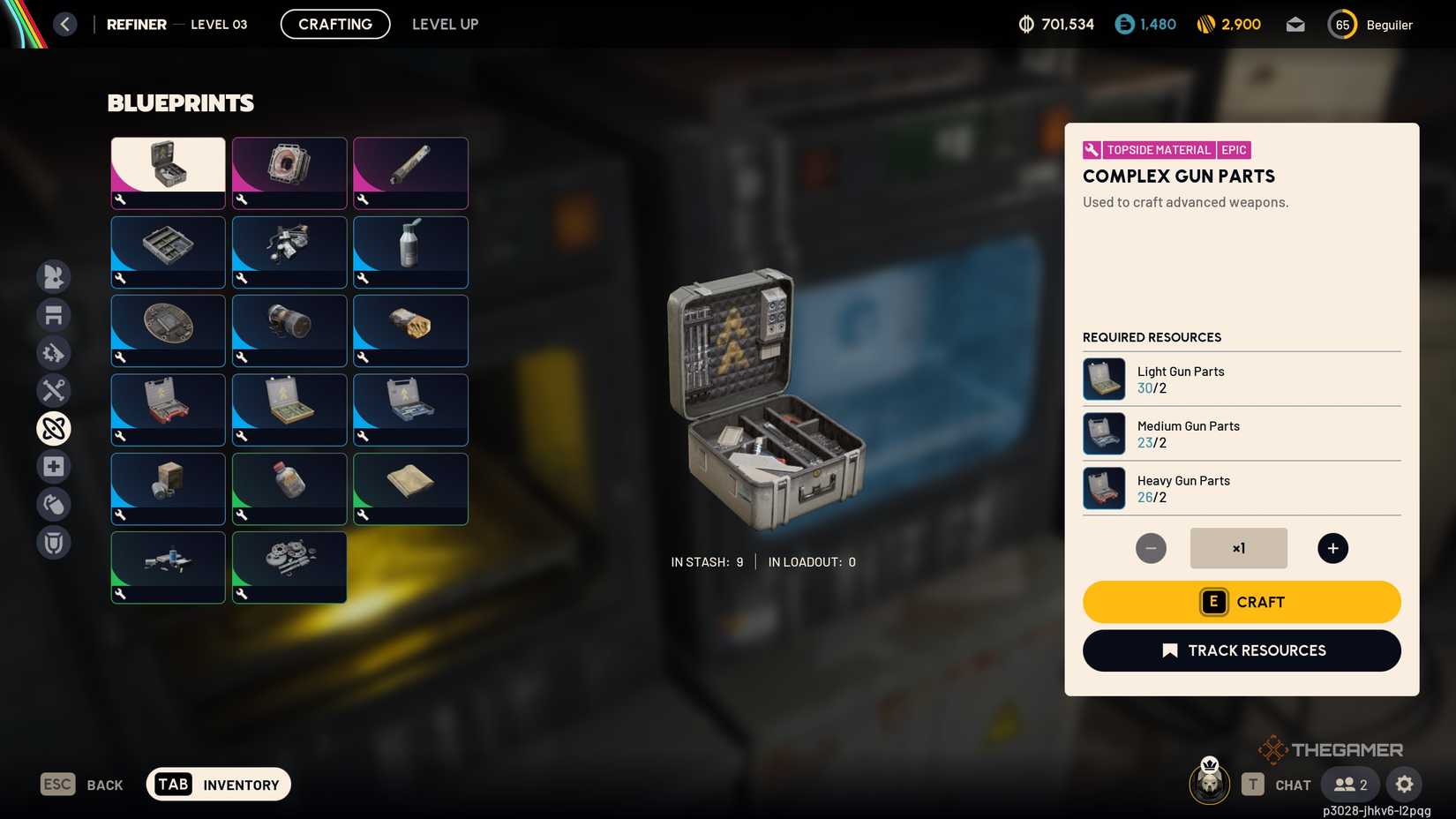Select the Crafting tab
This screenshot has height=819, width=1456.
tap(334, 24)
